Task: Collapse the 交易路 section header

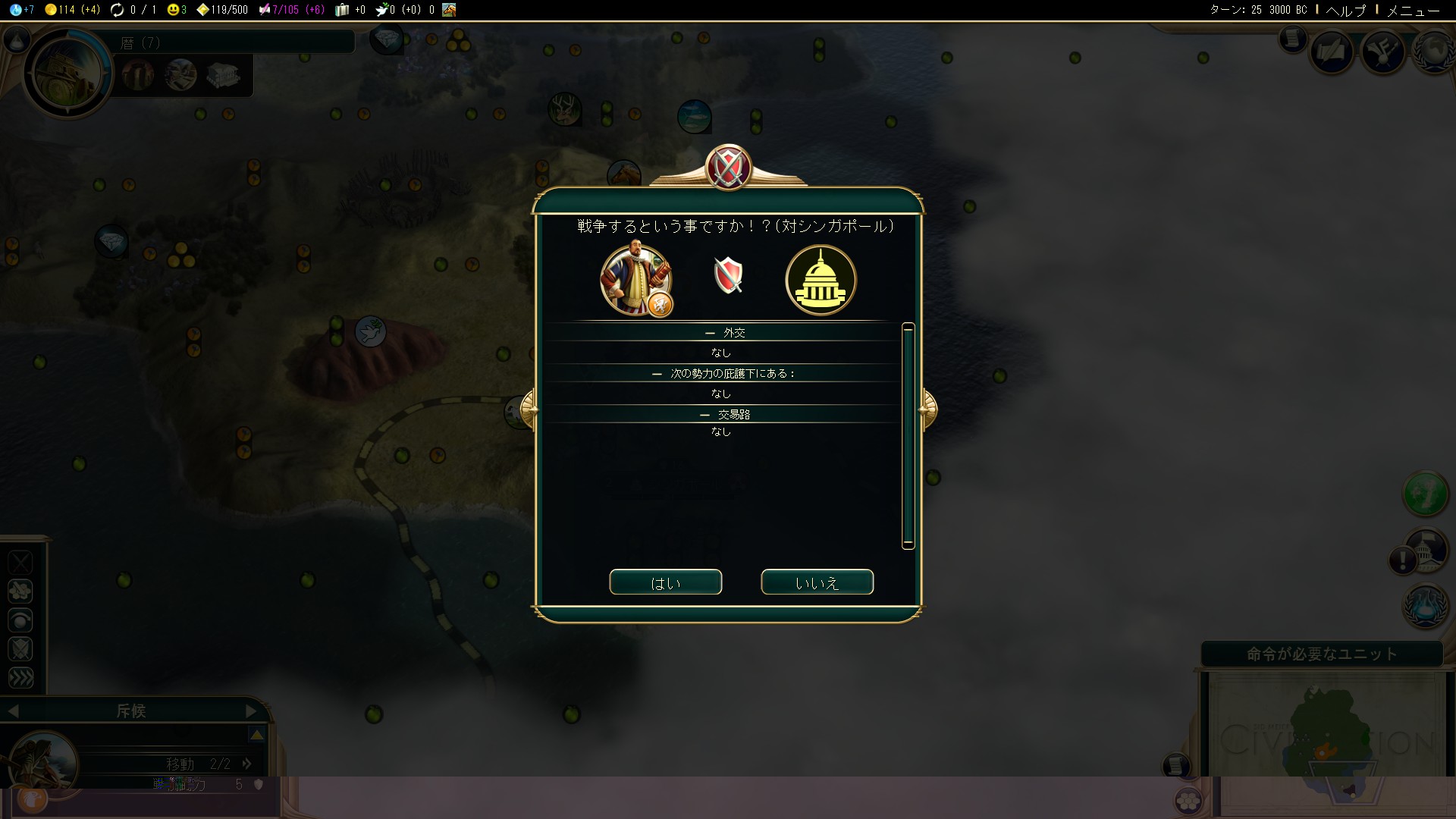Action: (x=724, y=415)
